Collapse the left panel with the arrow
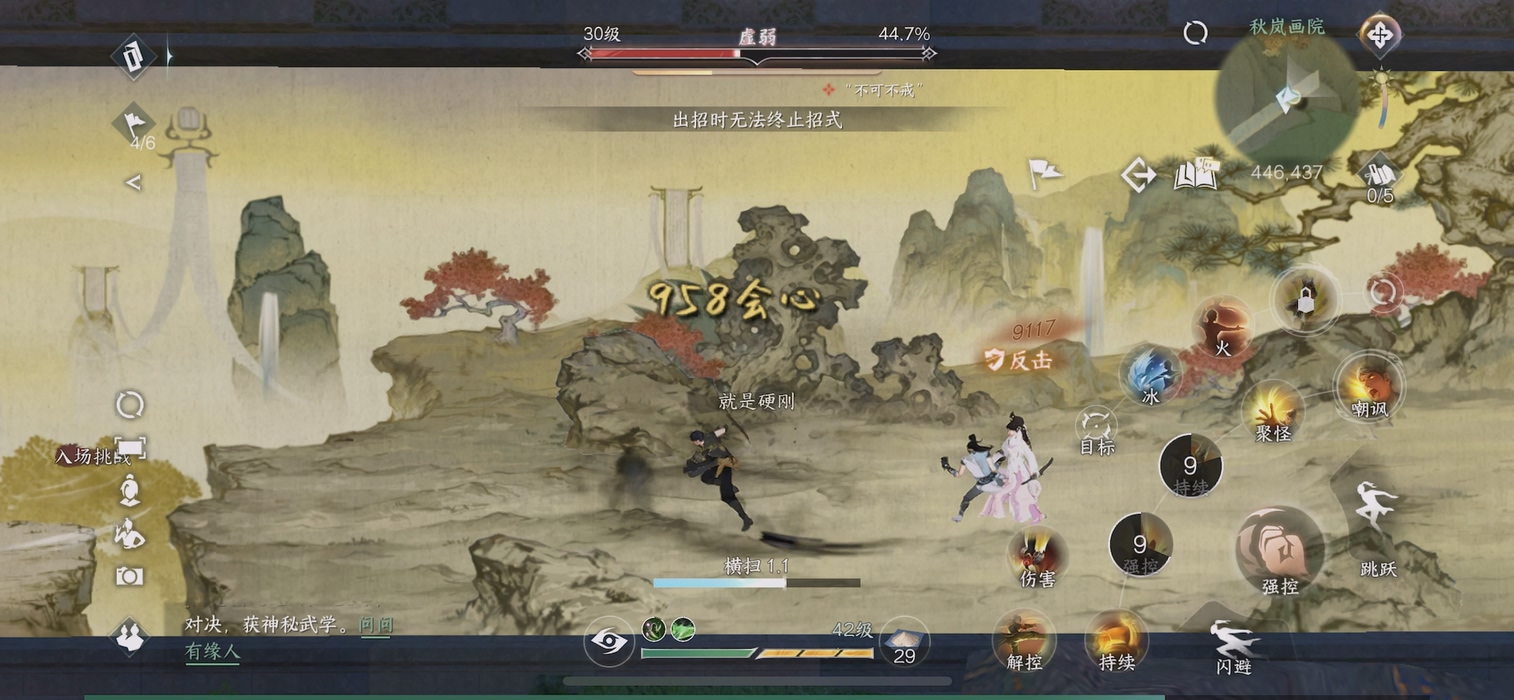The height and width of the screenshot is (700, 1514). [x=133, y=182]
